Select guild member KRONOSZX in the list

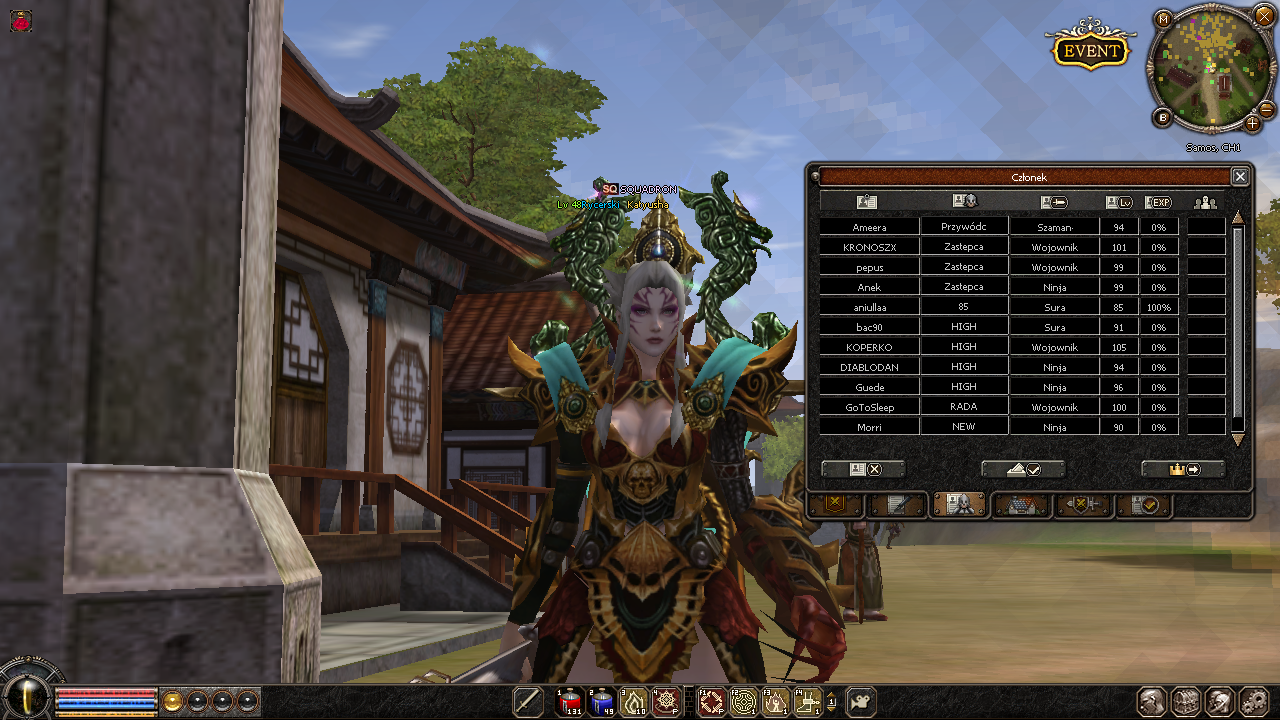tap(868, 248)
